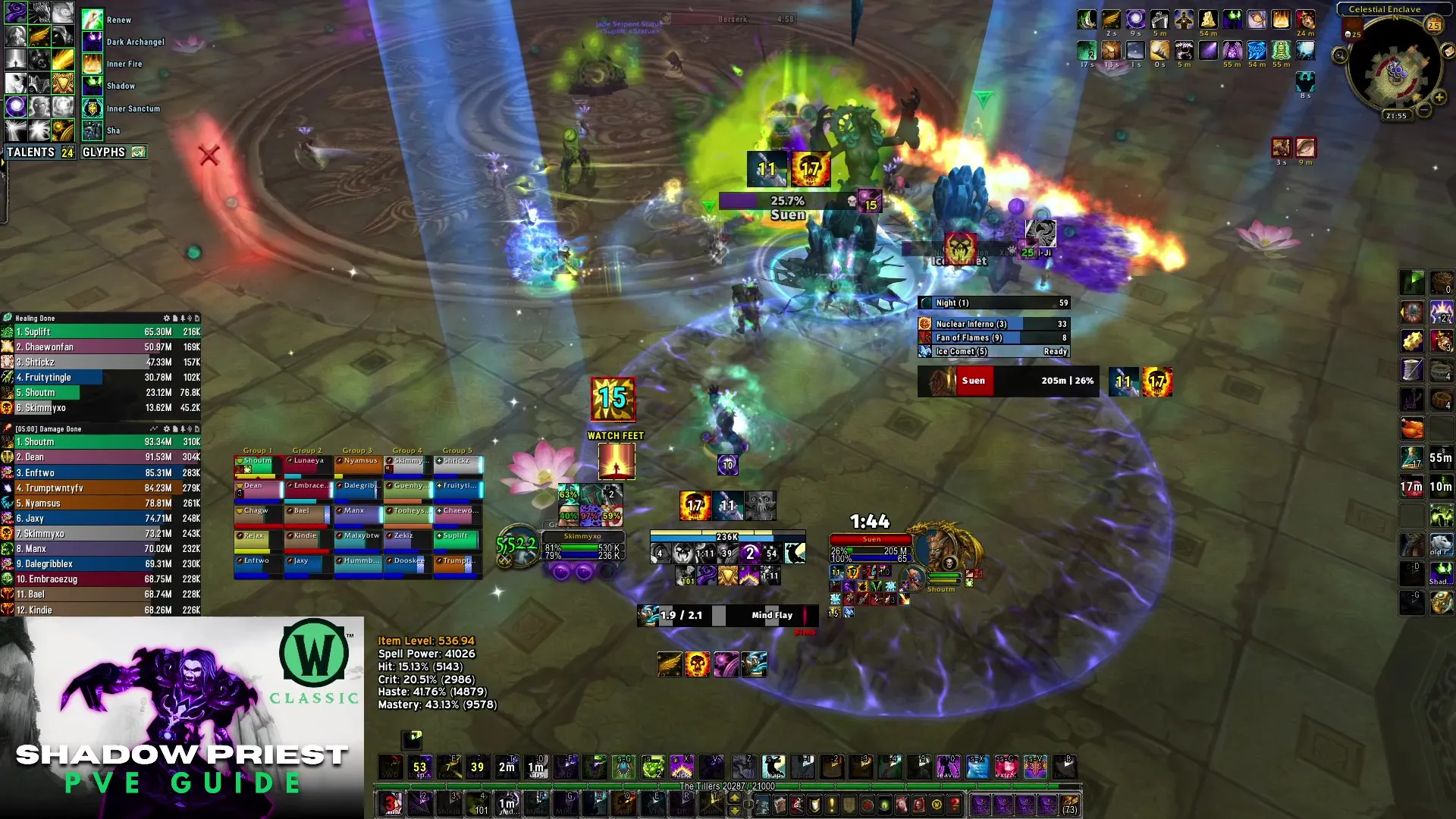The width and height of the screenshot is (1456, 819).
Task: Click the Suen boss frame showing 205m
Action: [1009, 381]
